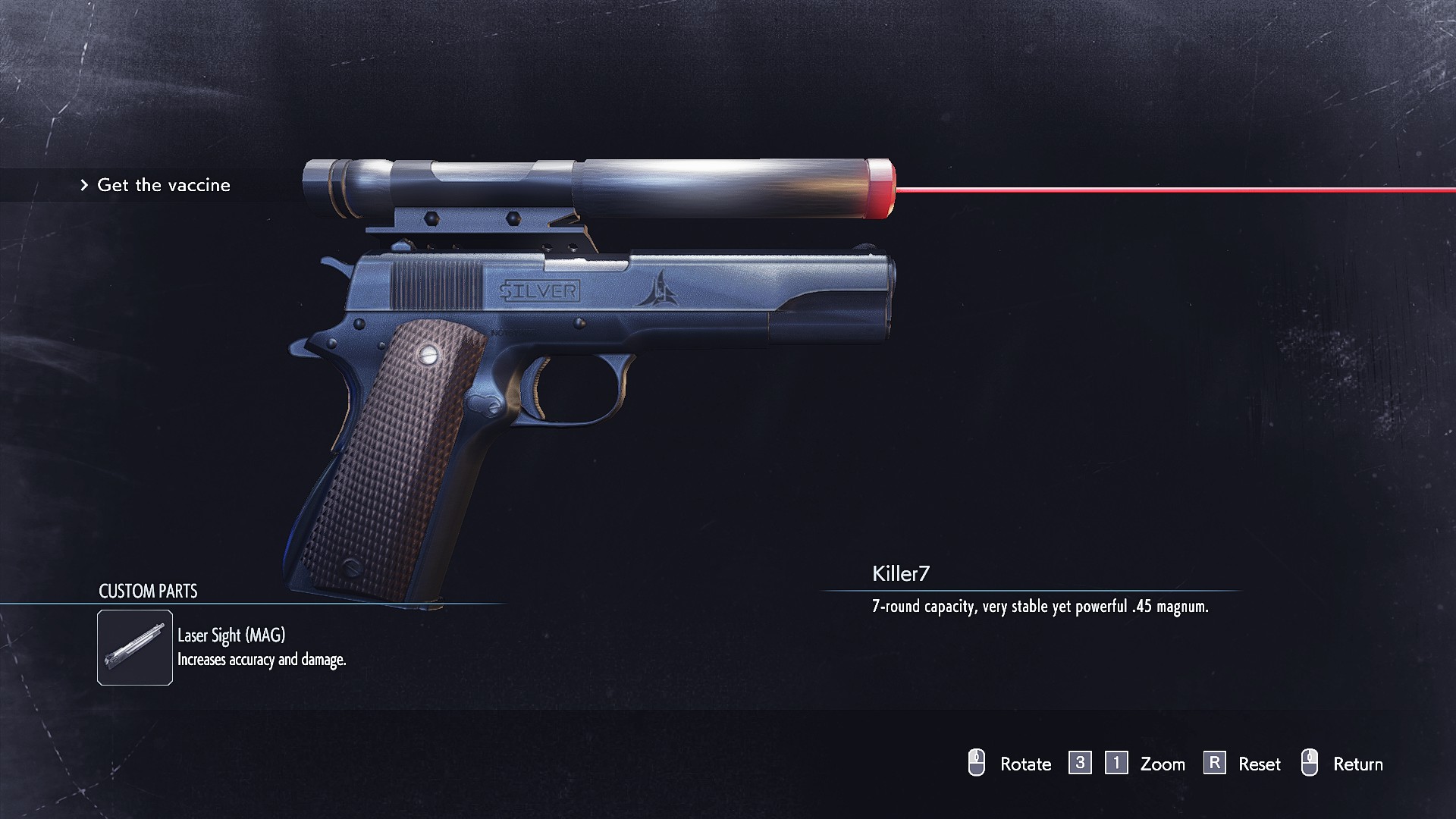This screenshot has height=819, width=1456.
Task: Click the Get the vaccine objective tracker
Action: pos(163,185)
